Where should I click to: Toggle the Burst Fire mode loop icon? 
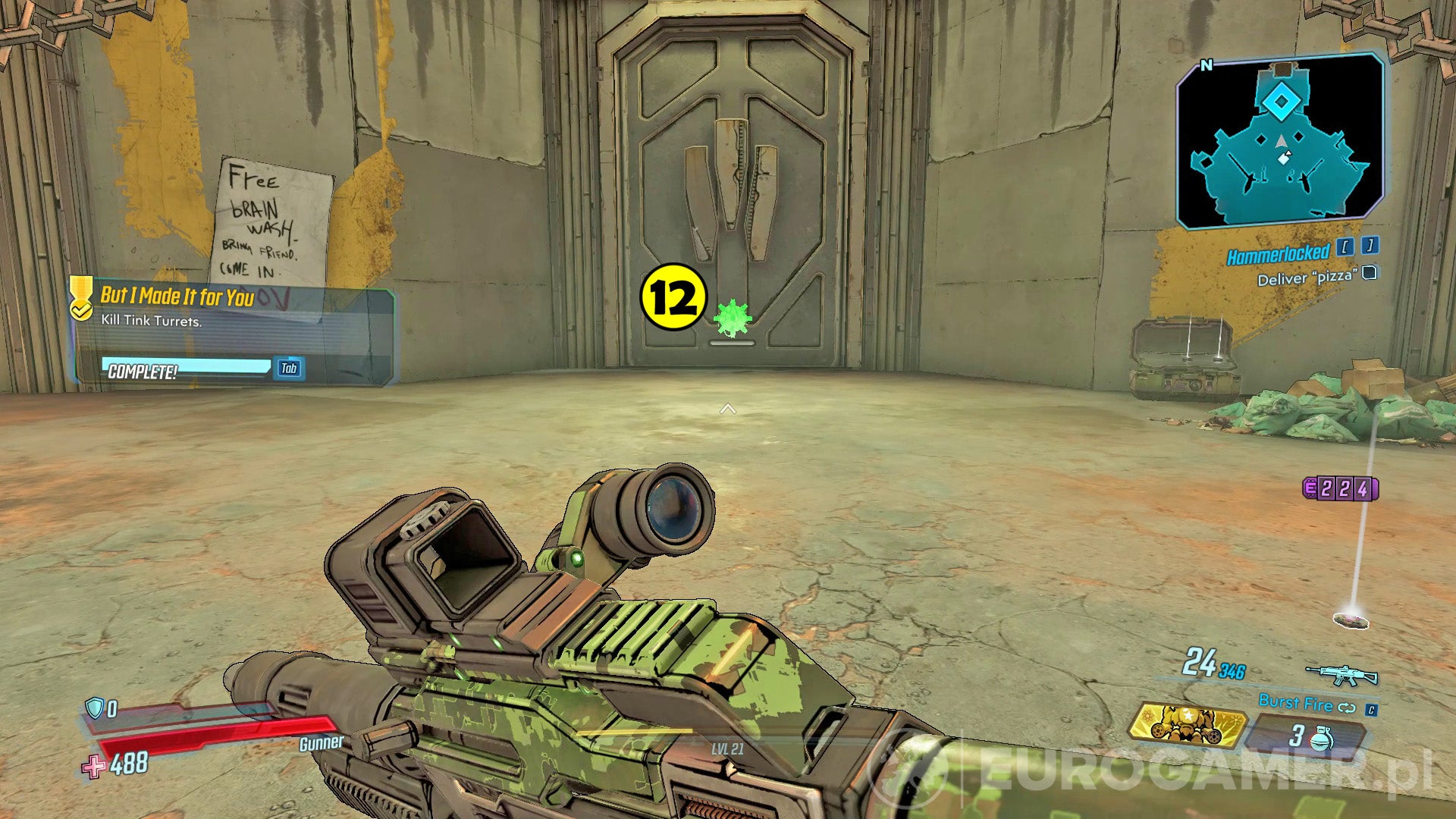tap(1347, 707)
